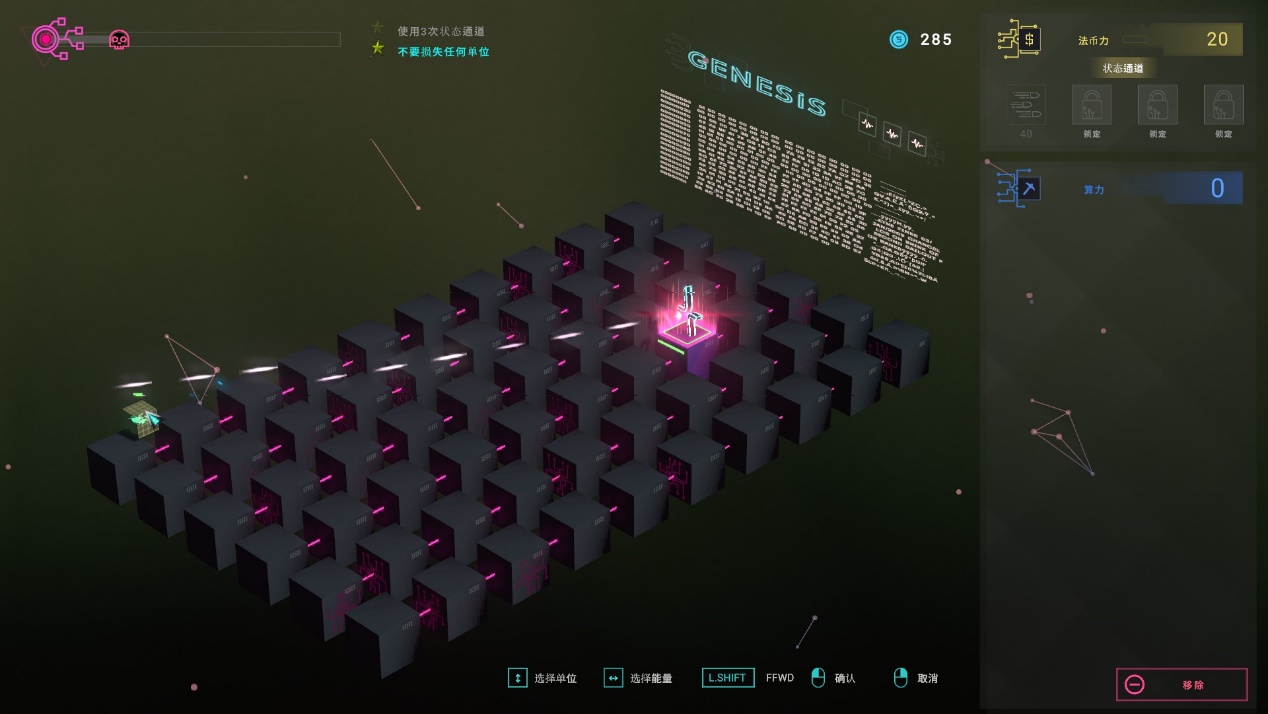Select the bullet ability costing 40
This screenshot has width=1268, height=714.
(1026, 105)
